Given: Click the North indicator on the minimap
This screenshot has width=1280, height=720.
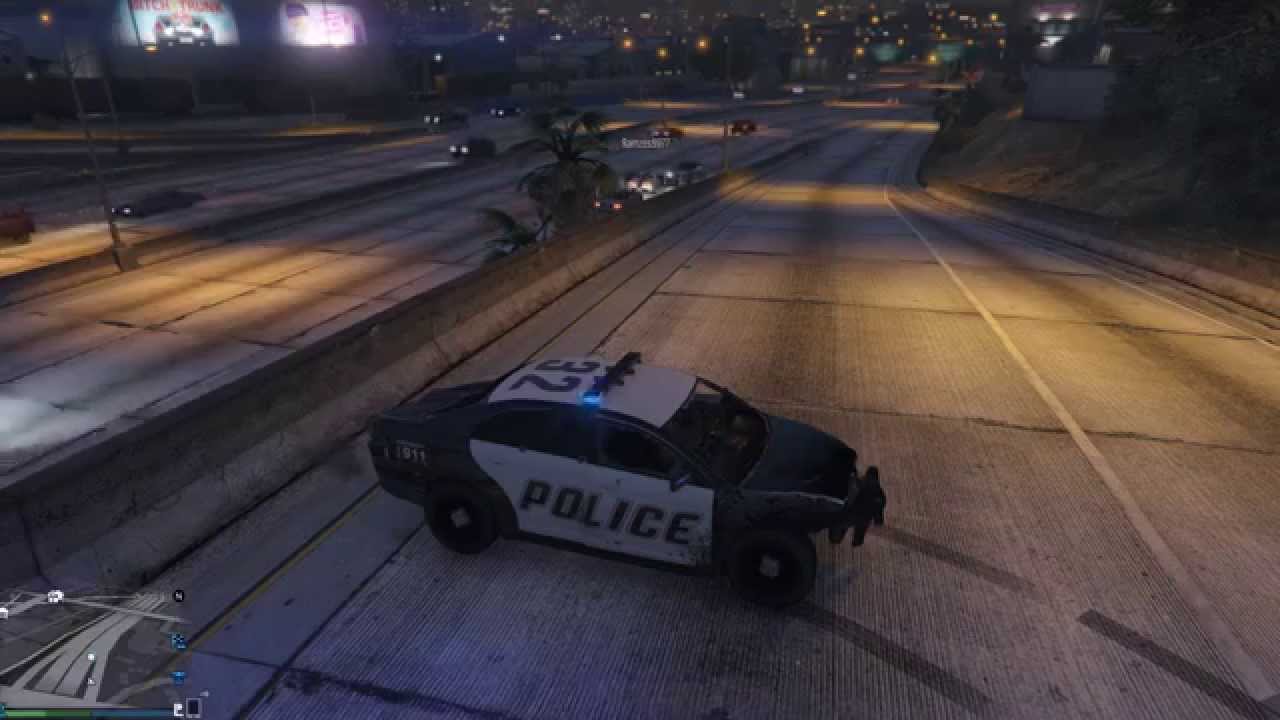Looking at the screenshot, I should point(178,597).
